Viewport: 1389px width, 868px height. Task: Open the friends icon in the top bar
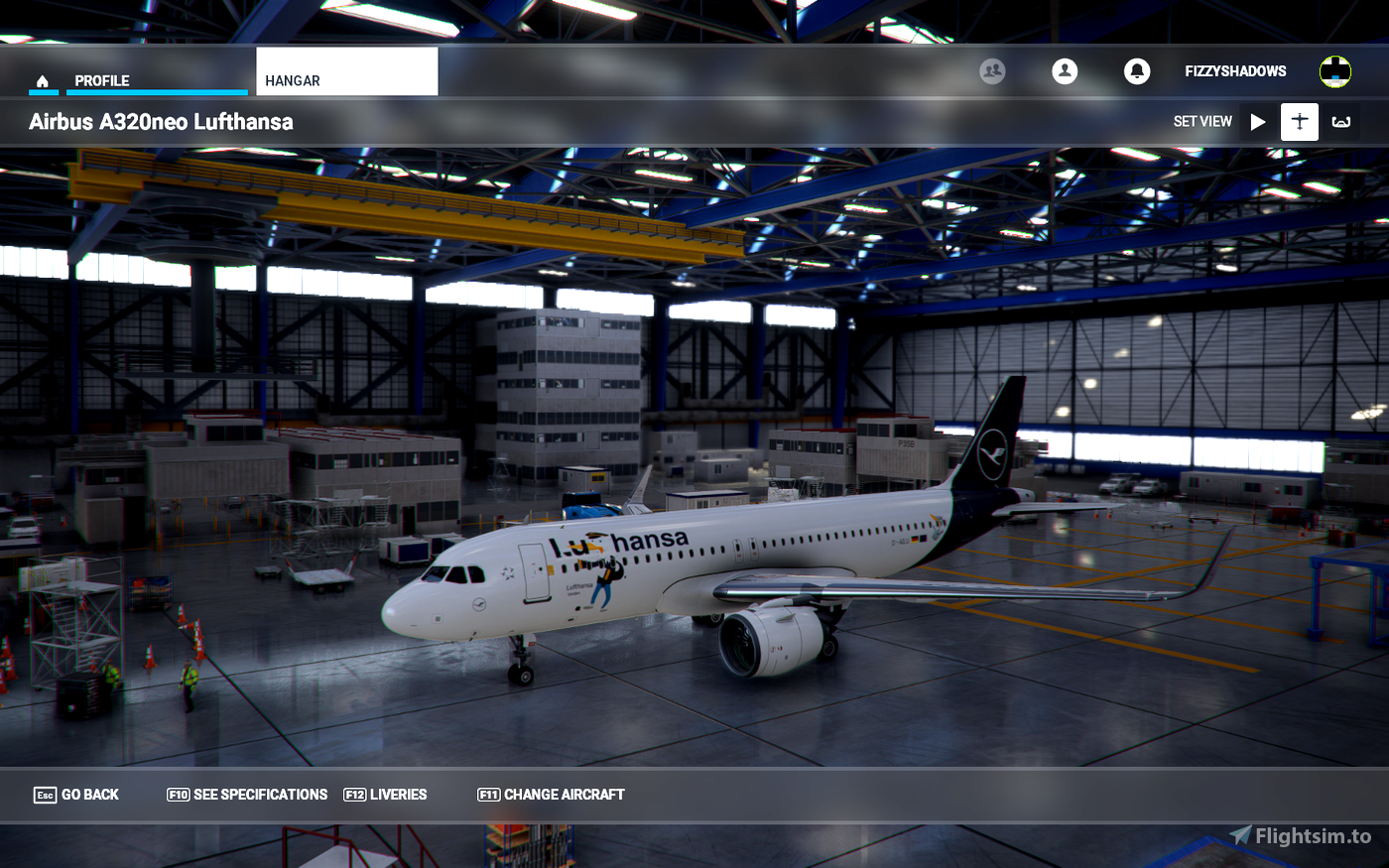[x=992, y=70]
